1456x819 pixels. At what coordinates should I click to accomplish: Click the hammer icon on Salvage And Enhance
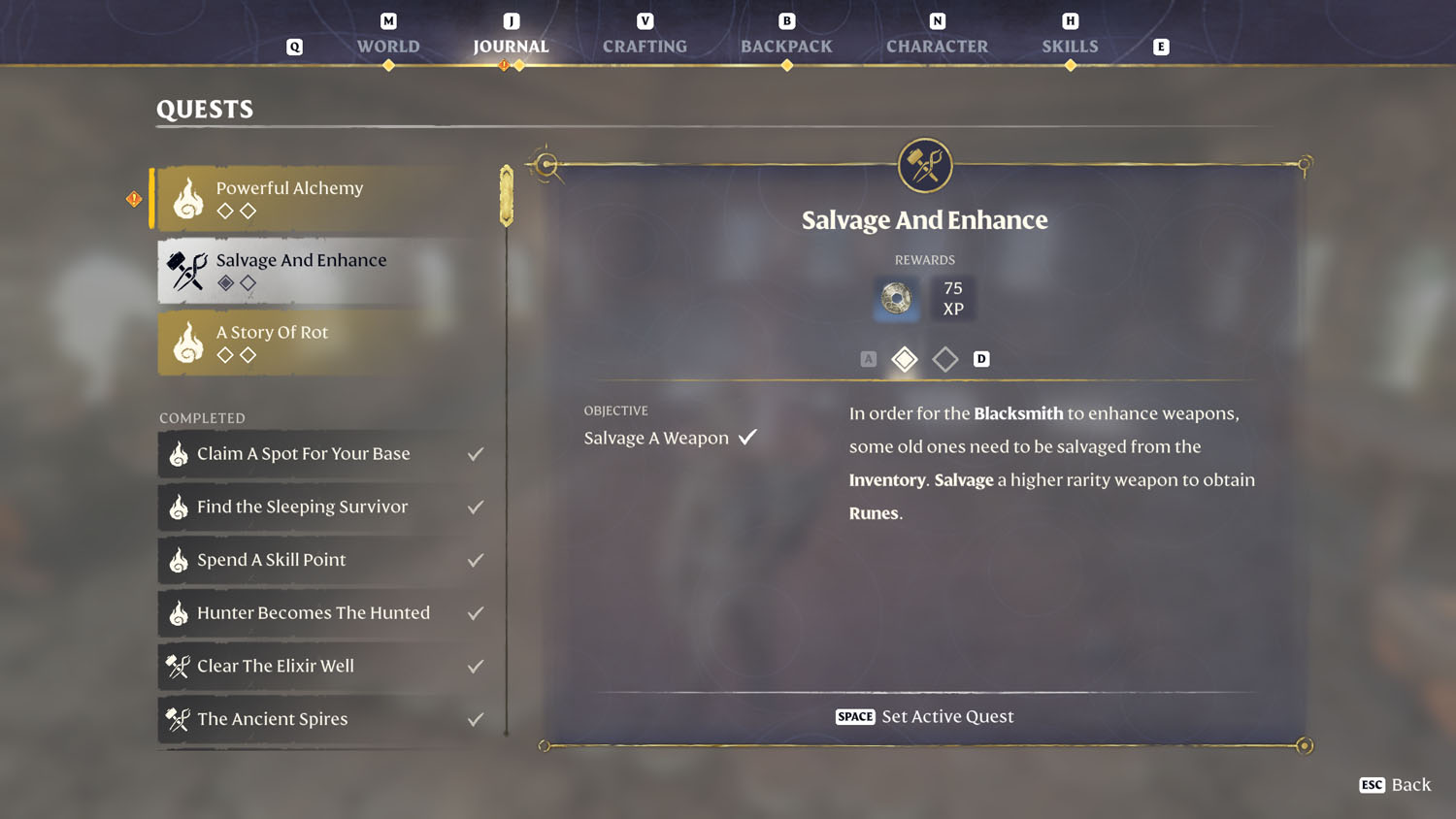185,271
